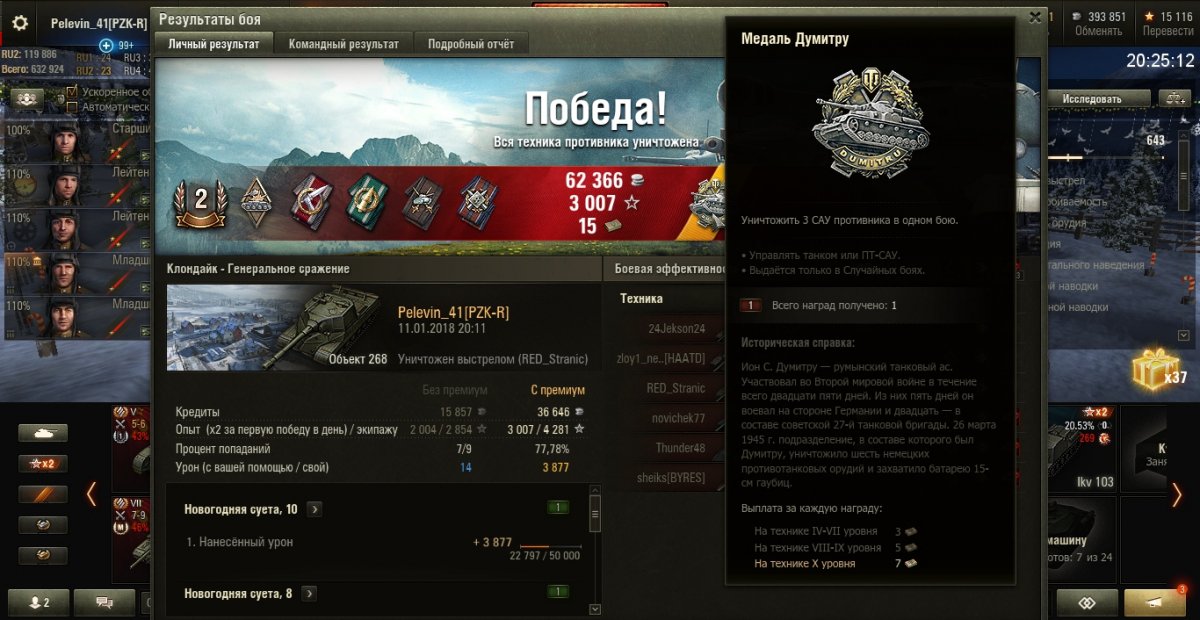Open the Подробный отчёт tab
Screen dimensions: 1200x620
click(471, 44)
